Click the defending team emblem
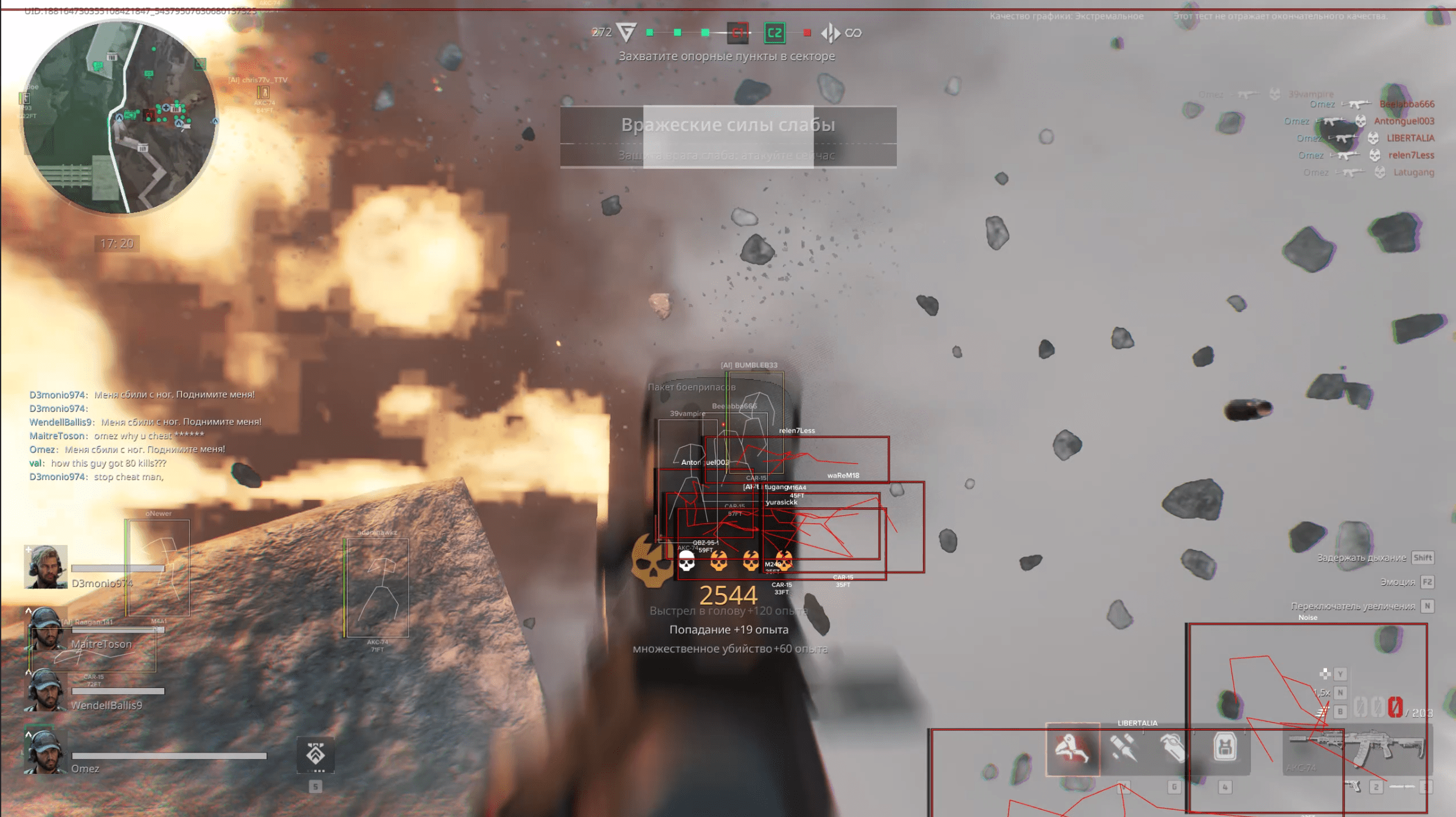This screenshot has height=817, width=1456. coord(831,33)
